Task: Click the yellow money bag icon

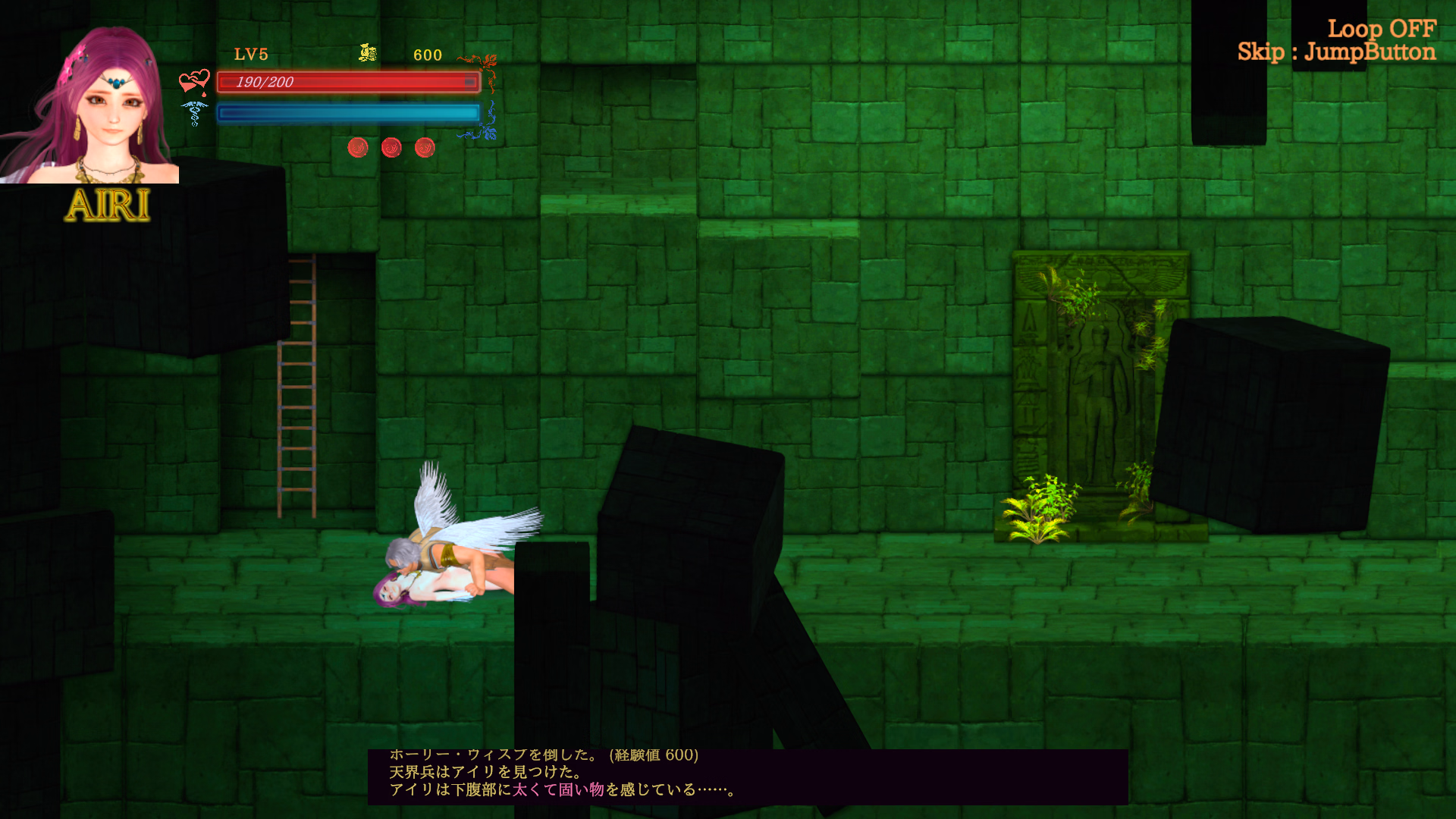Action: coord(366,53)
